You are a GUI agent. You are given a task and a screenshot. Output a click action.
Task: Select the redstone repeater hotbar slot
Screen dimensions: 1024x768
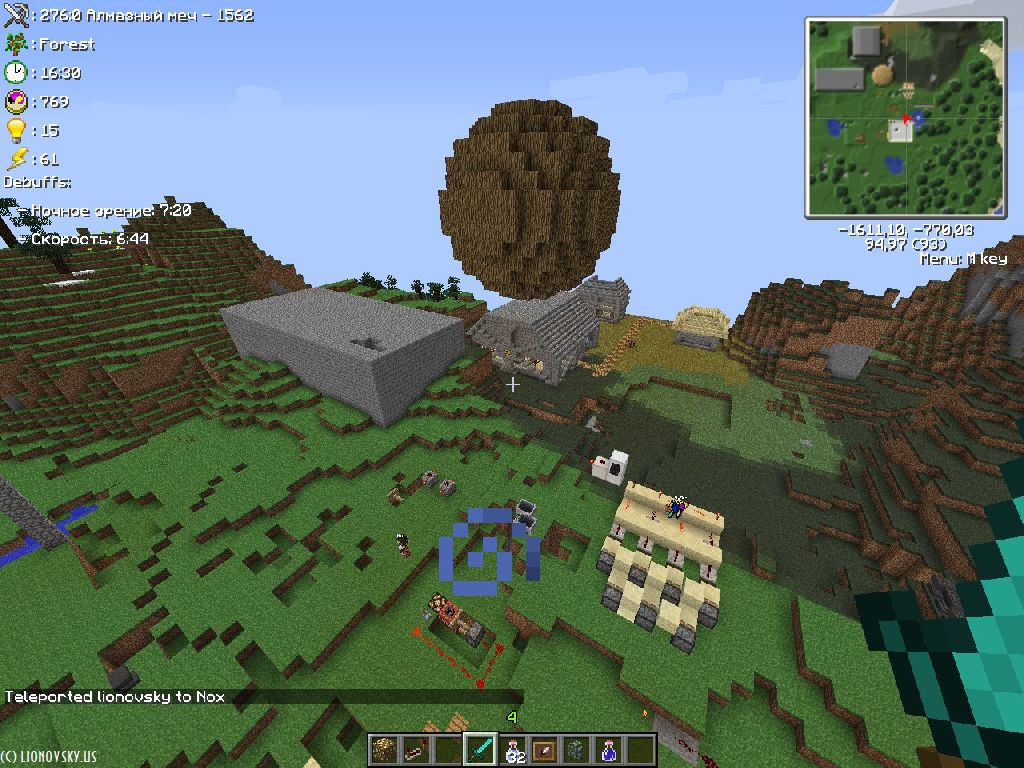416,749
